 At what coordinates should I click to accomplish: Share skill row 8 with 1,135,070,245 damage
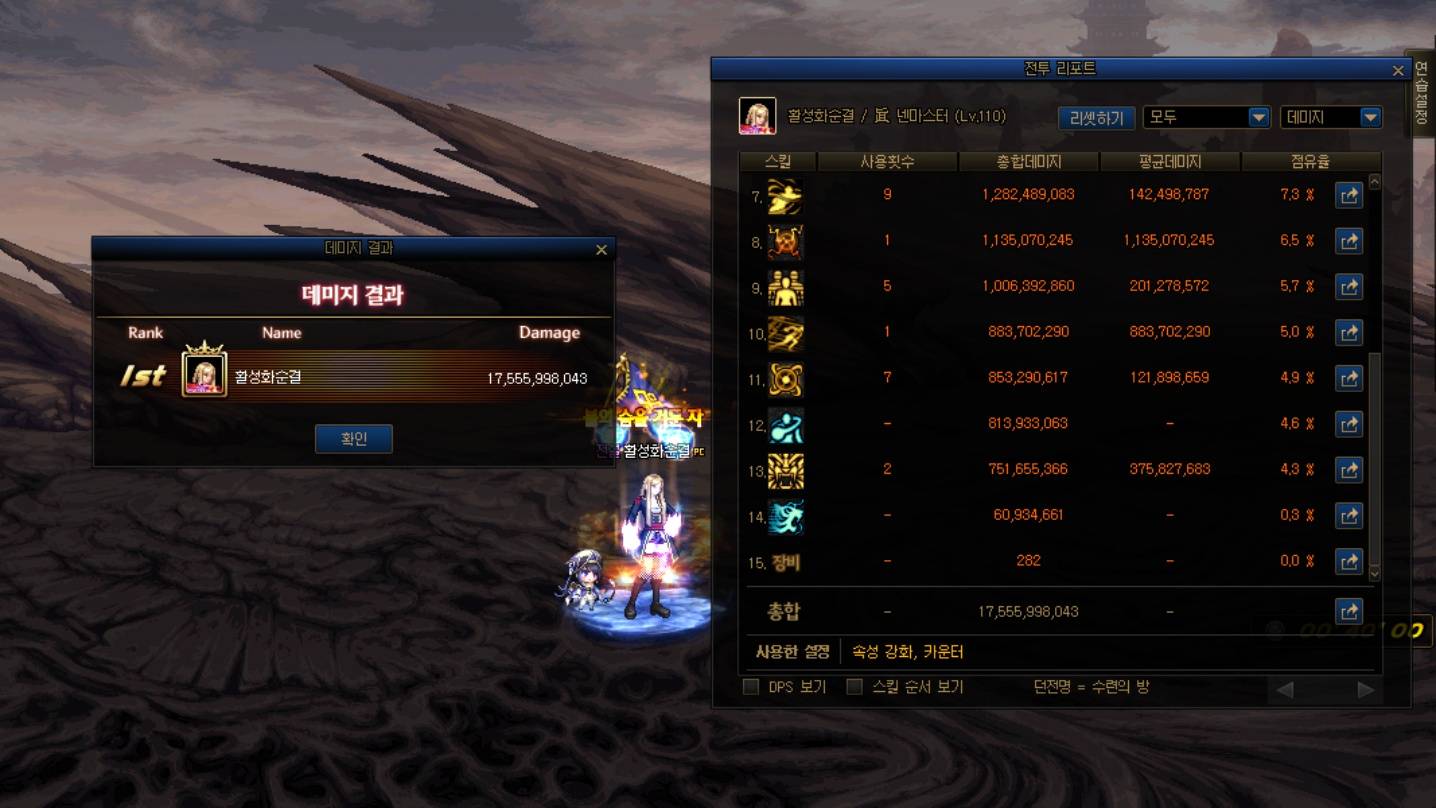pyautogui.click(x=1349, y=241)
